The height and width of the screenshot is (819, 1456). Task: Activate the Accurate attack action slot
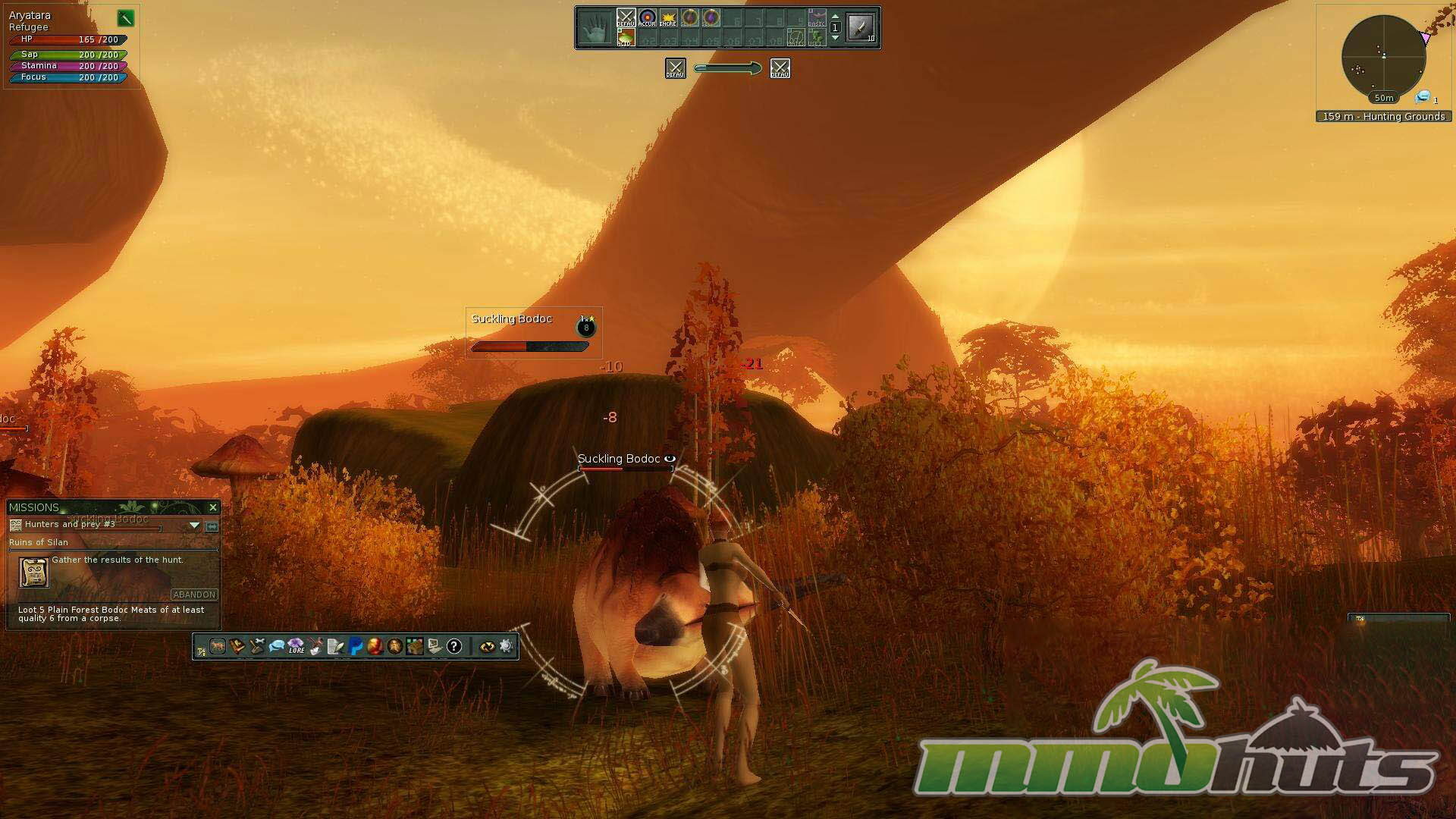[647, 18]
